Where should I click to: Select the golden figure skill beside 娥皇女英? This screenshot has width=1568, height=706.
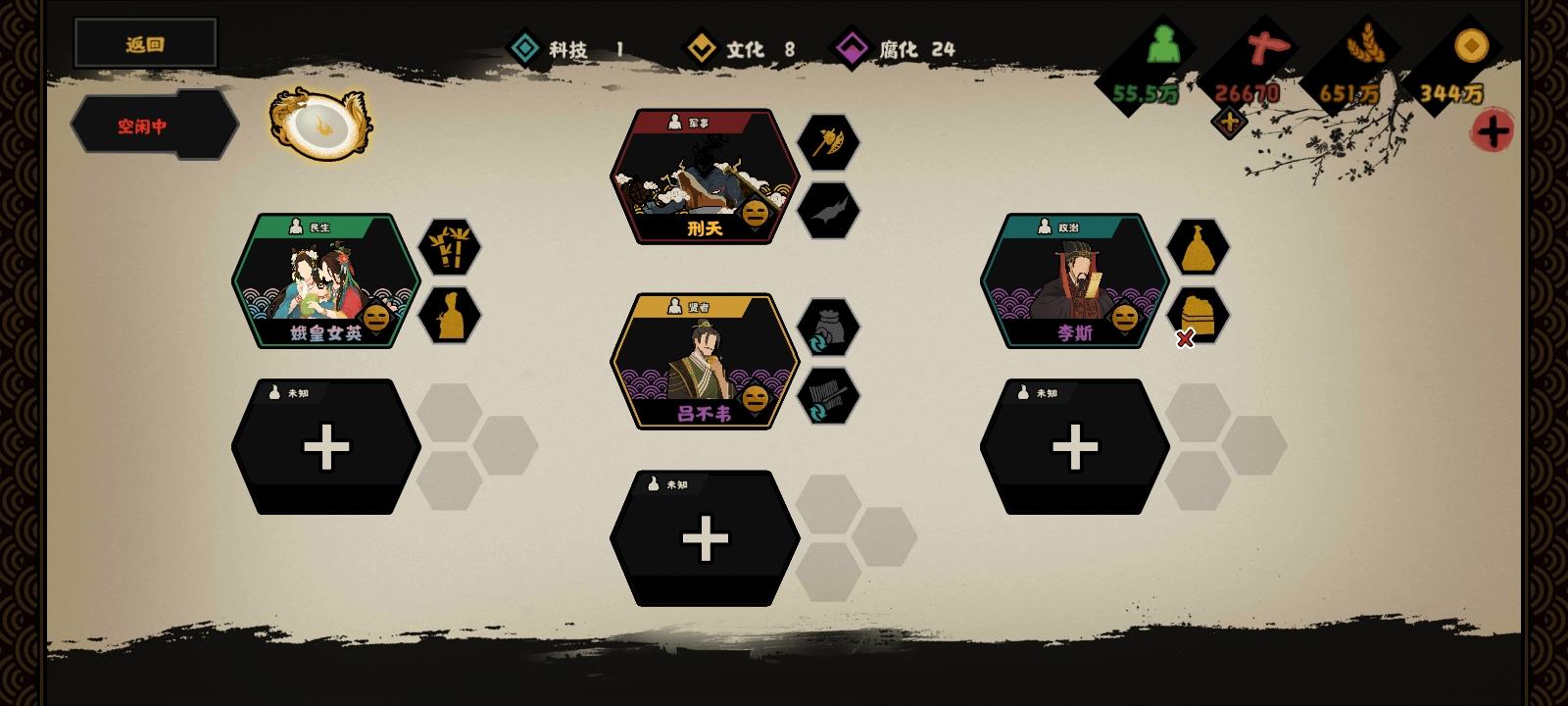pos(451,316)
